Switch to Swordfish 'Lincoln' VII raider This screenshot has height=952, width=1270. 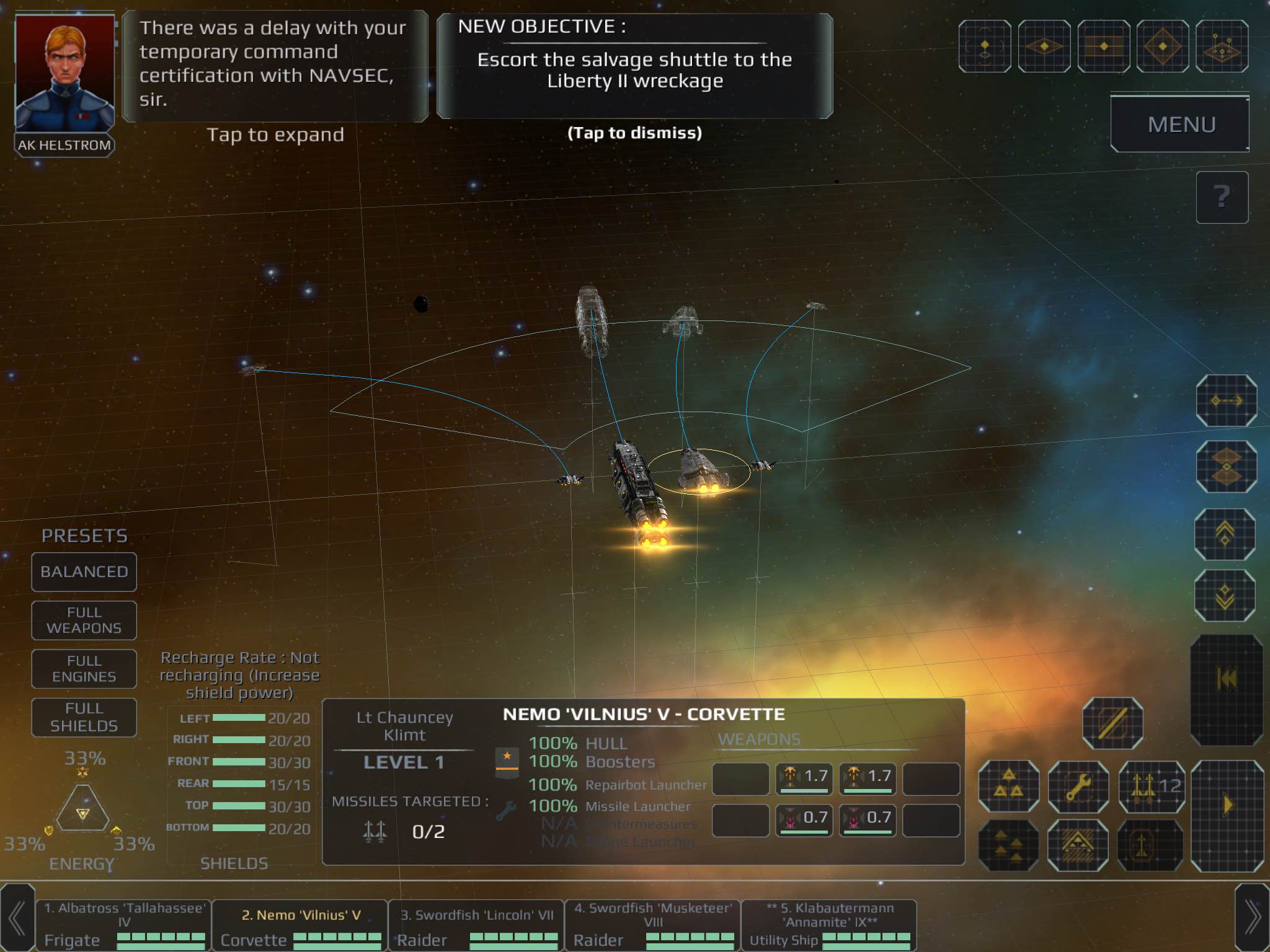(x=476, y=925)
